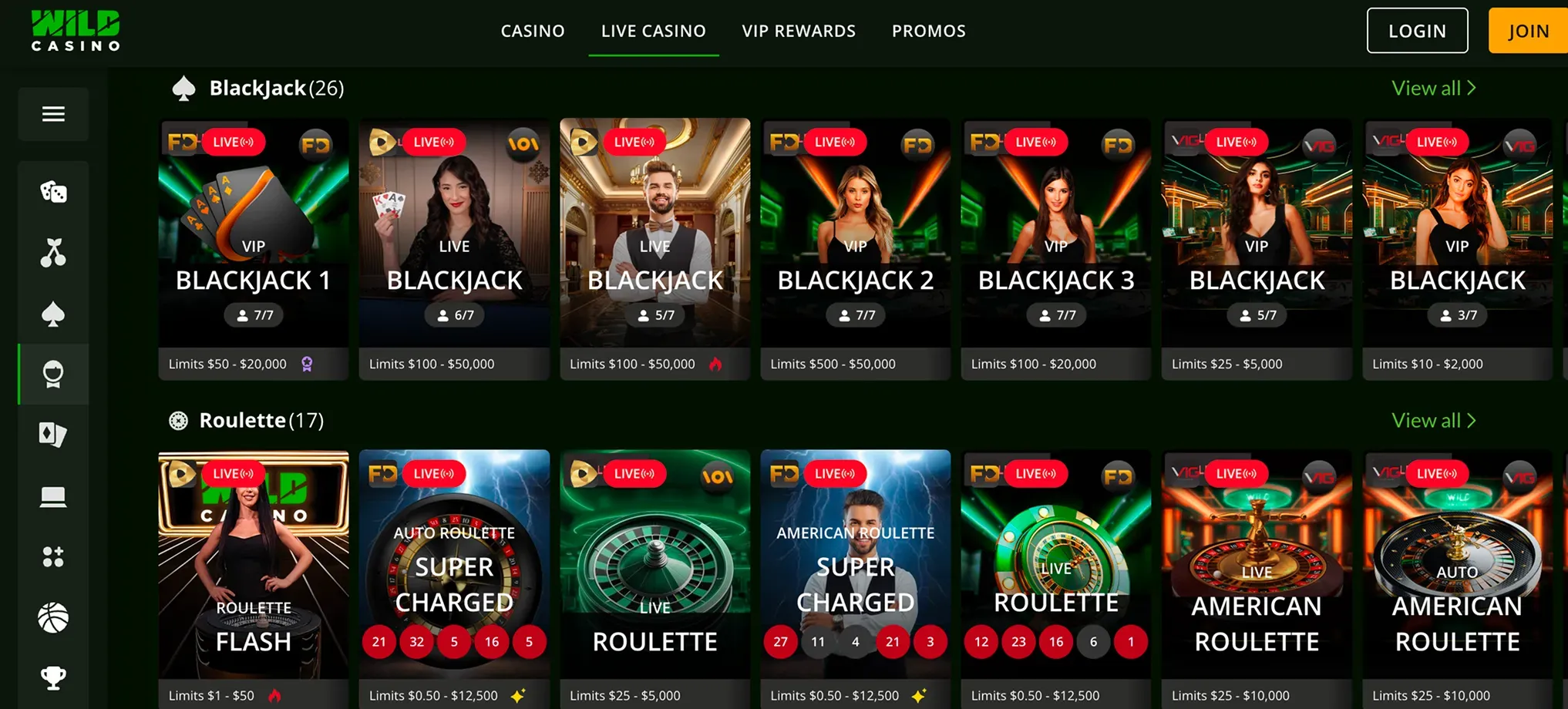Open Auto Roulette Super Charged
Screen dimensions: 1568x709
pyautogui.click(x=454, y=578)
